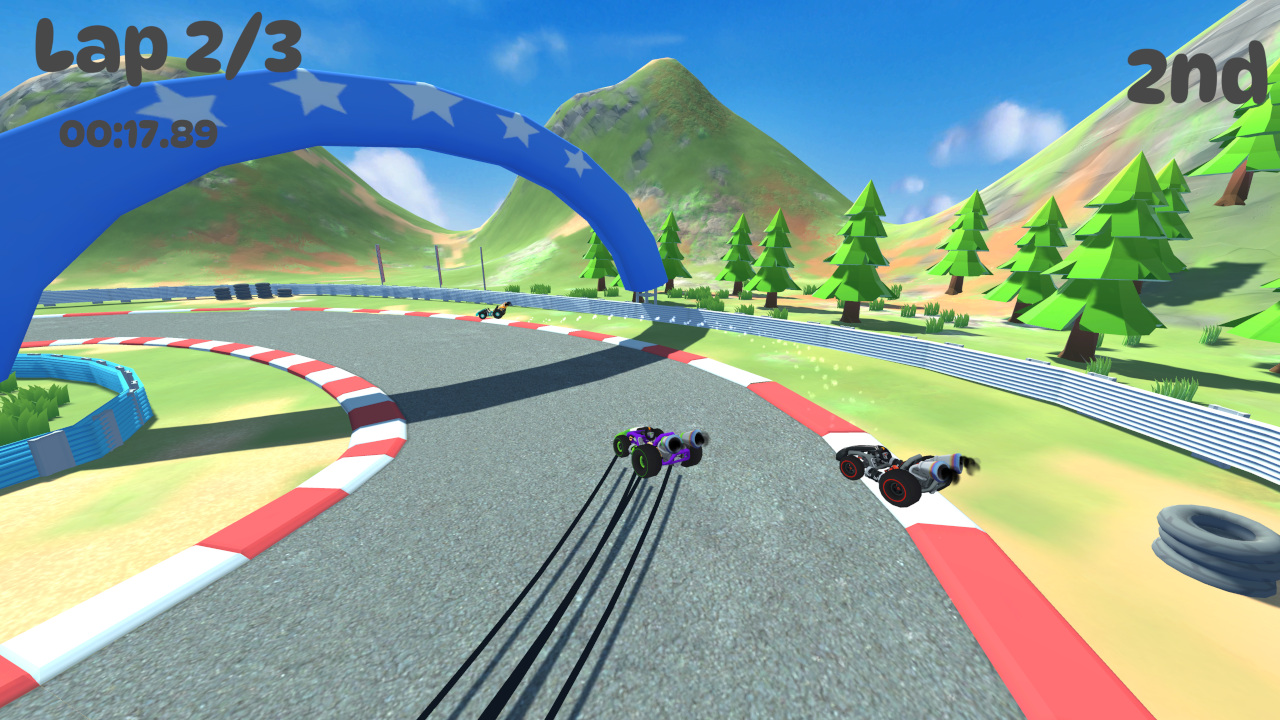Click the distant black kart on the track
This screenshot has height=720, width=1280.
pos(492,312)
